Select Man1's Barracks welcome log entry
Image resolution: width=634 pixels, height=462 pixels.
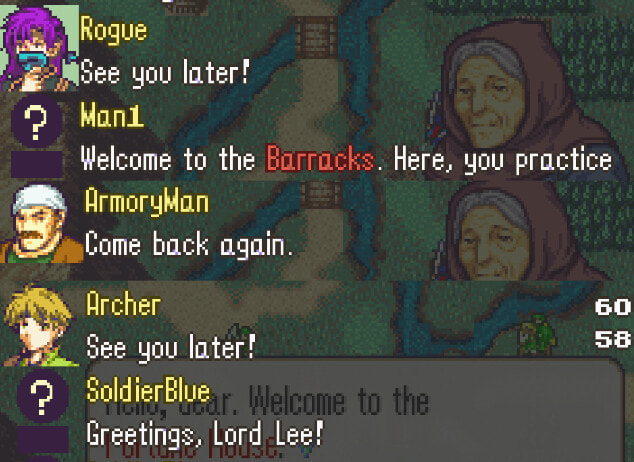click(345, 159)
